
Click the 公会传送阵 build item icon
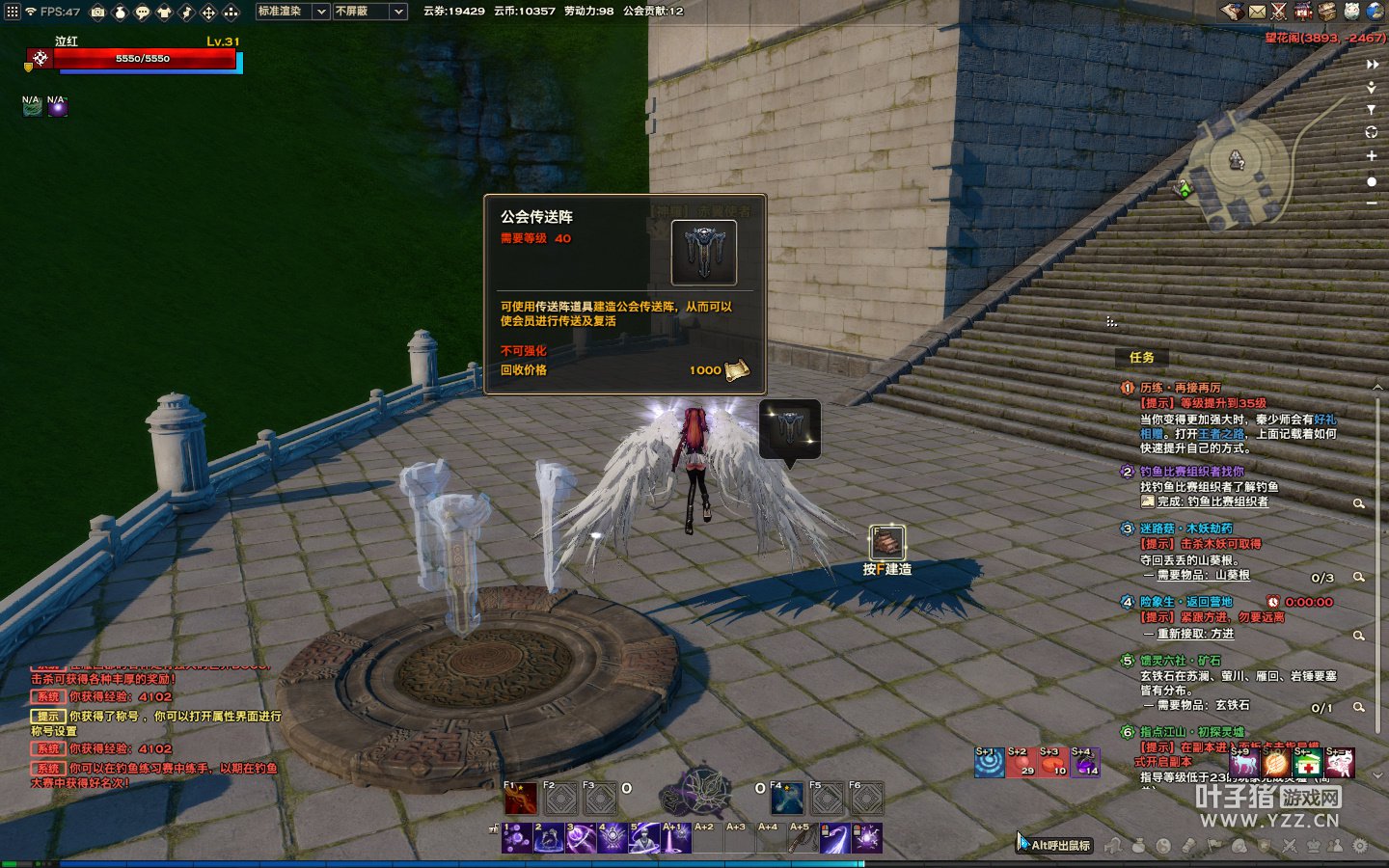point(886,541)
